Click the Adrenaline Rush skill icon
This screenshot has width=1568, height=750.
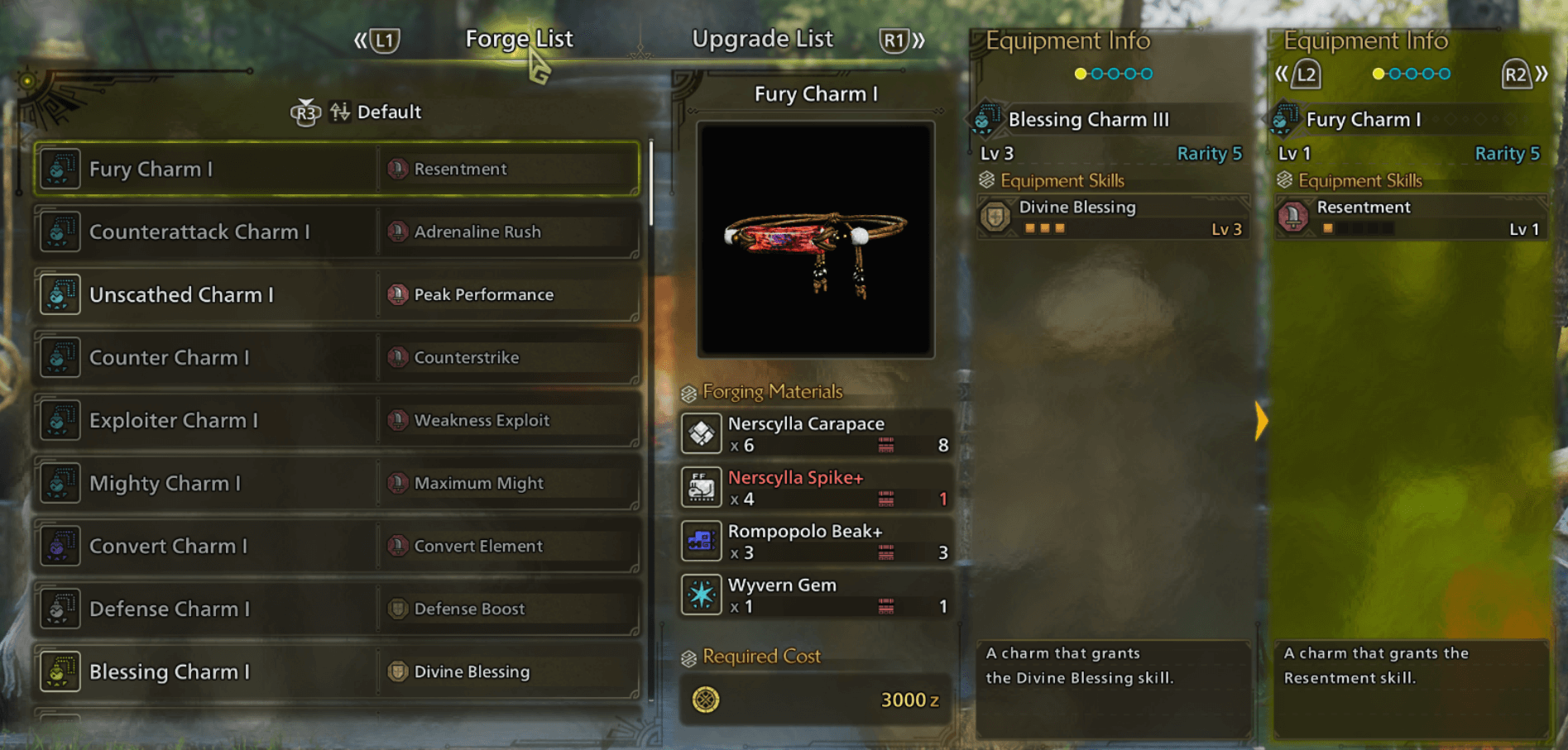pos(397,232)
